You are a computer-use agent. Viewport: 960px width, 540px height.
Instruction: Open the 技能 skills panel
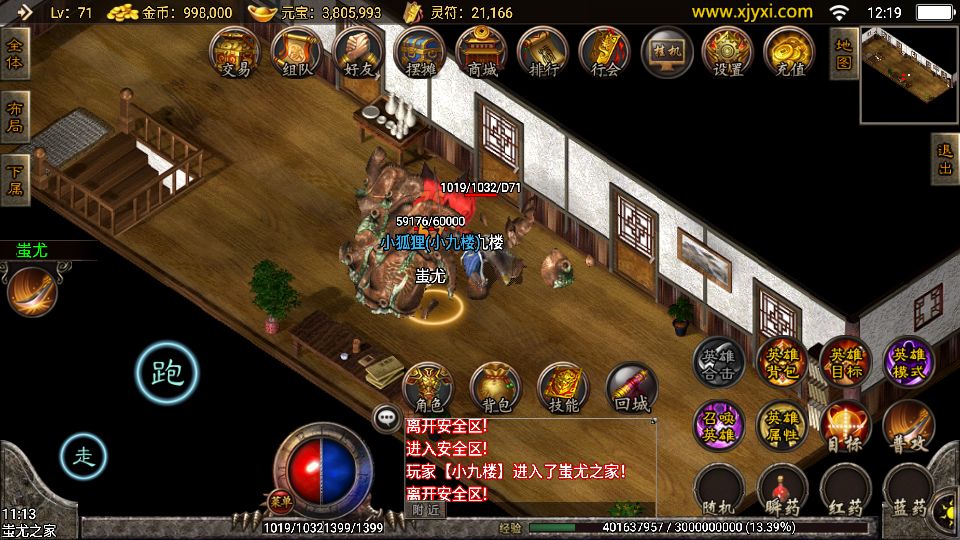[x=564, y=388]
